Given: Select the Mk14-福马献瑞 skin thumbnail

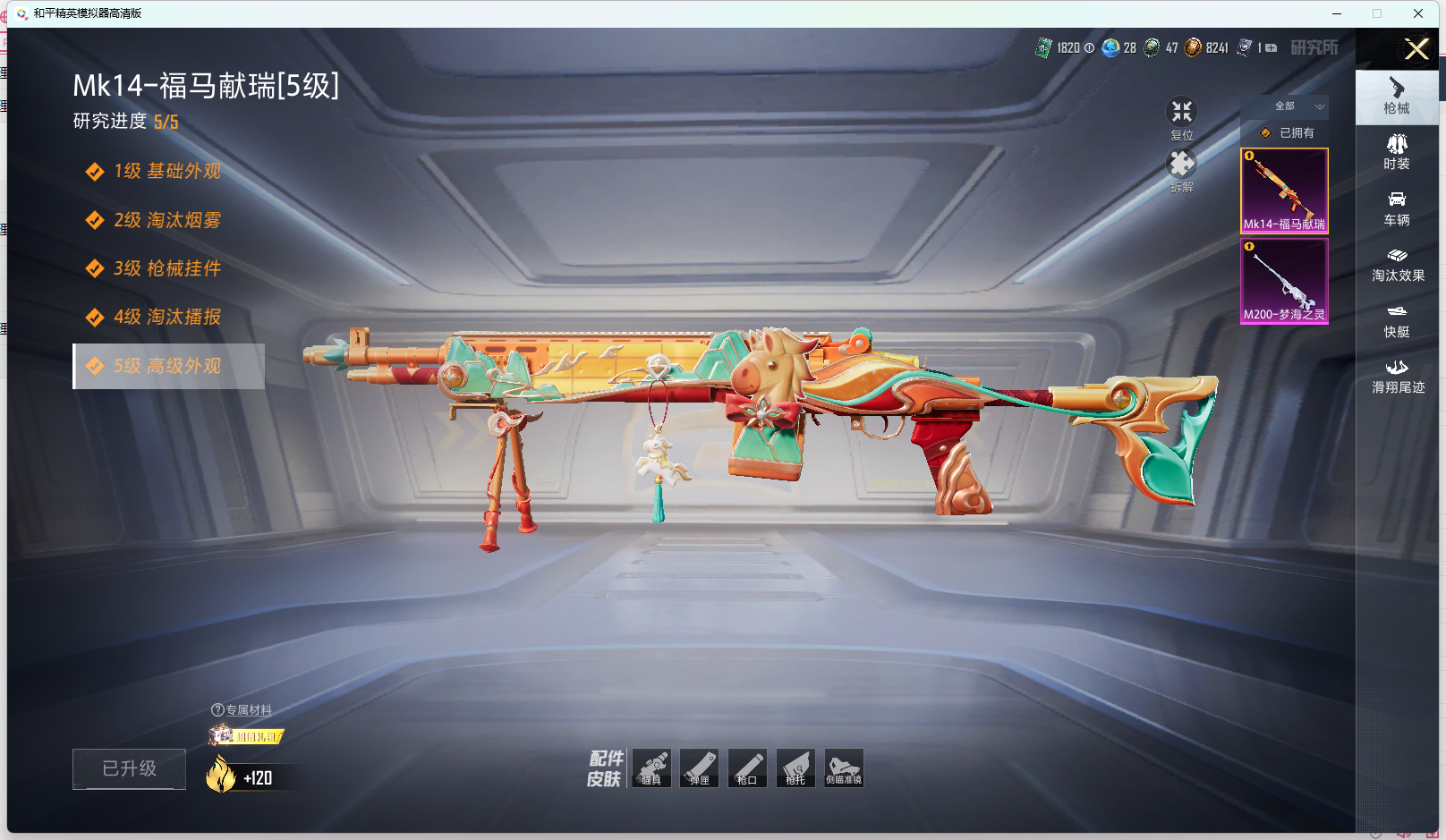Looking at the screenshot, I should (1284, 191).
